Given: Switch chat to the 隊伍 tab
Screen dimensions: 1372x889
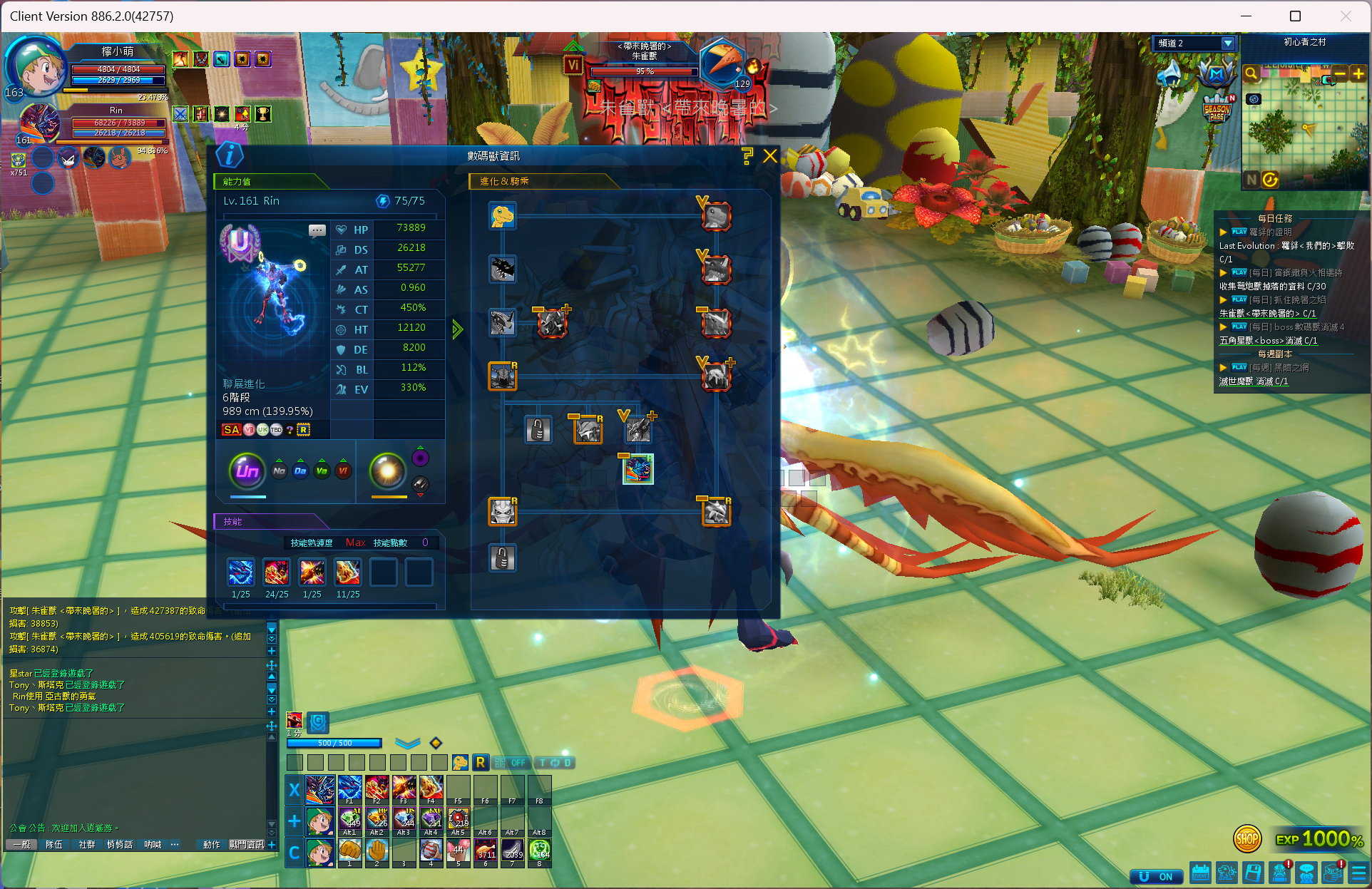Looking at the screenshot, I should click(53, 845).
